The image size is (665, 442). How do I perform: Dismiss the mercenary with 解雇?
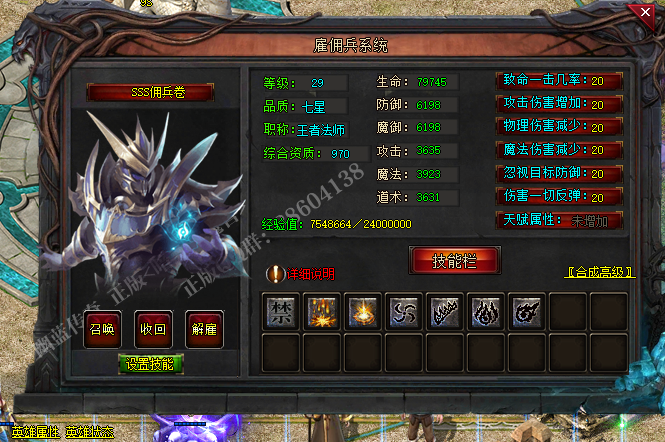tap(203, 328)
